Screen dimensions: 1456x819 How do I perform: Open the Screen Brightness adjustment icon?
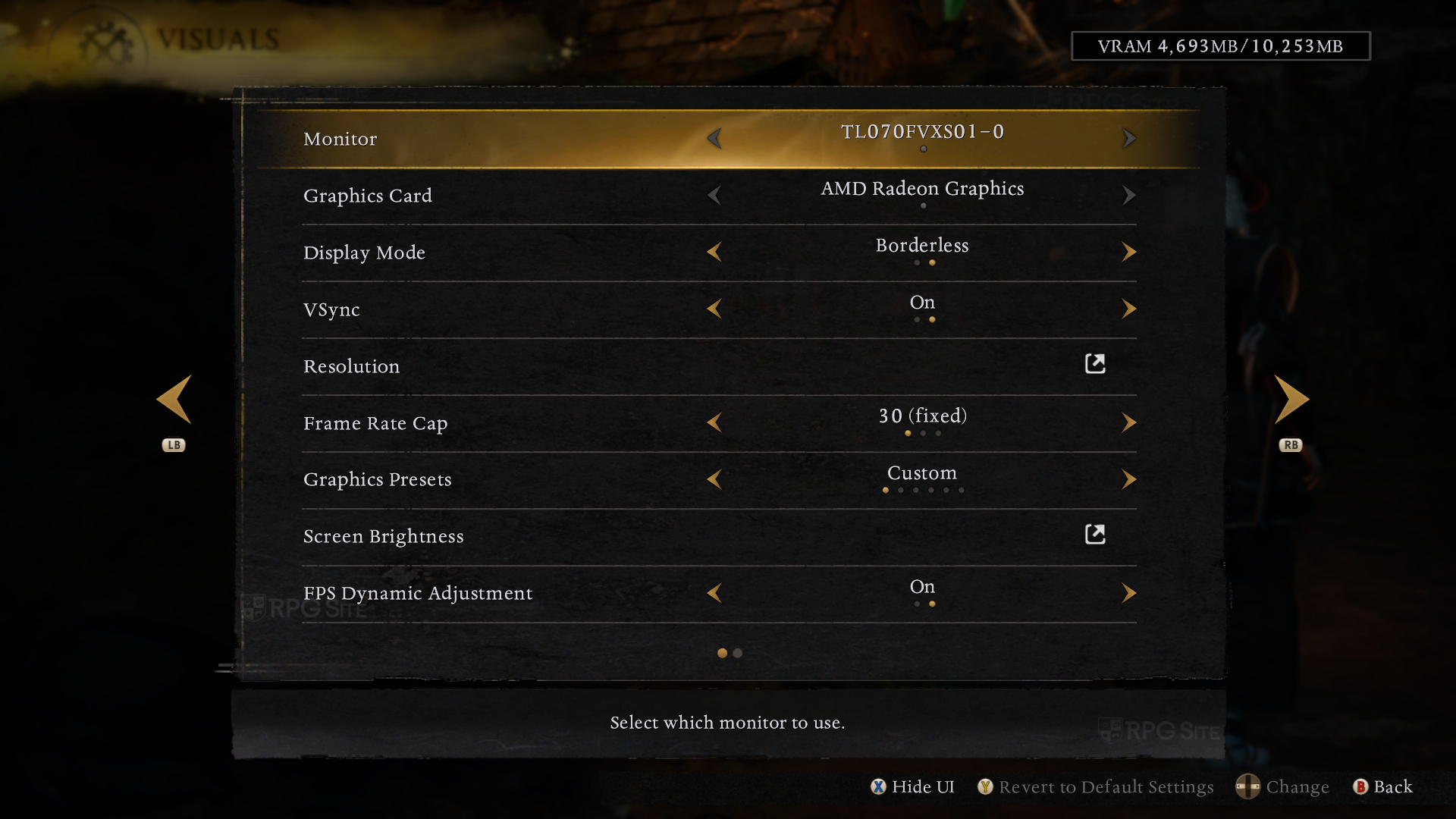click(x=1095, y=535)
